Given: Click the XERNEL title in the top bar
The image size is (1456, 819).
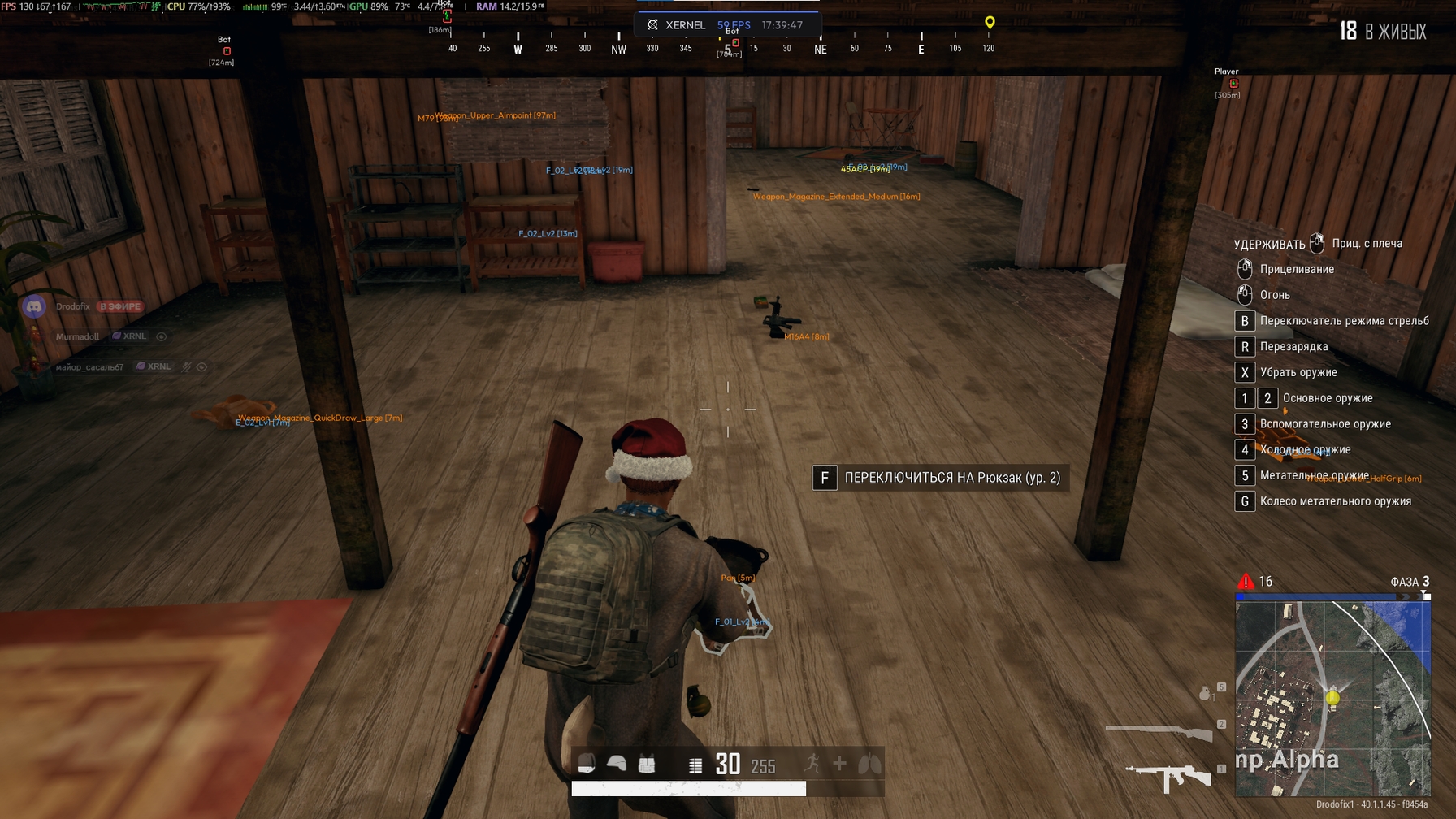Looking at the screenshot, I should 687,25.
